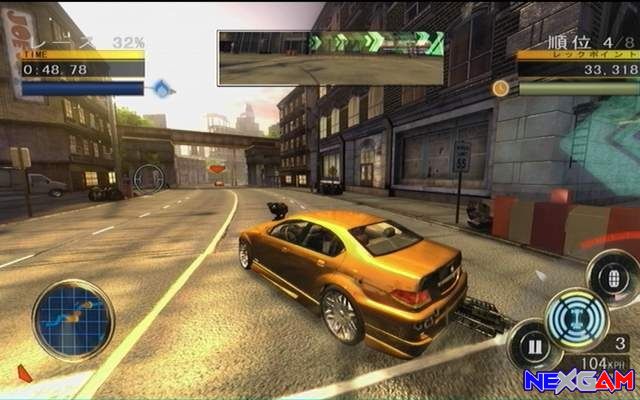Open the rear-view mirror display
The image size is (640, 400).
[x=331, y=57]
